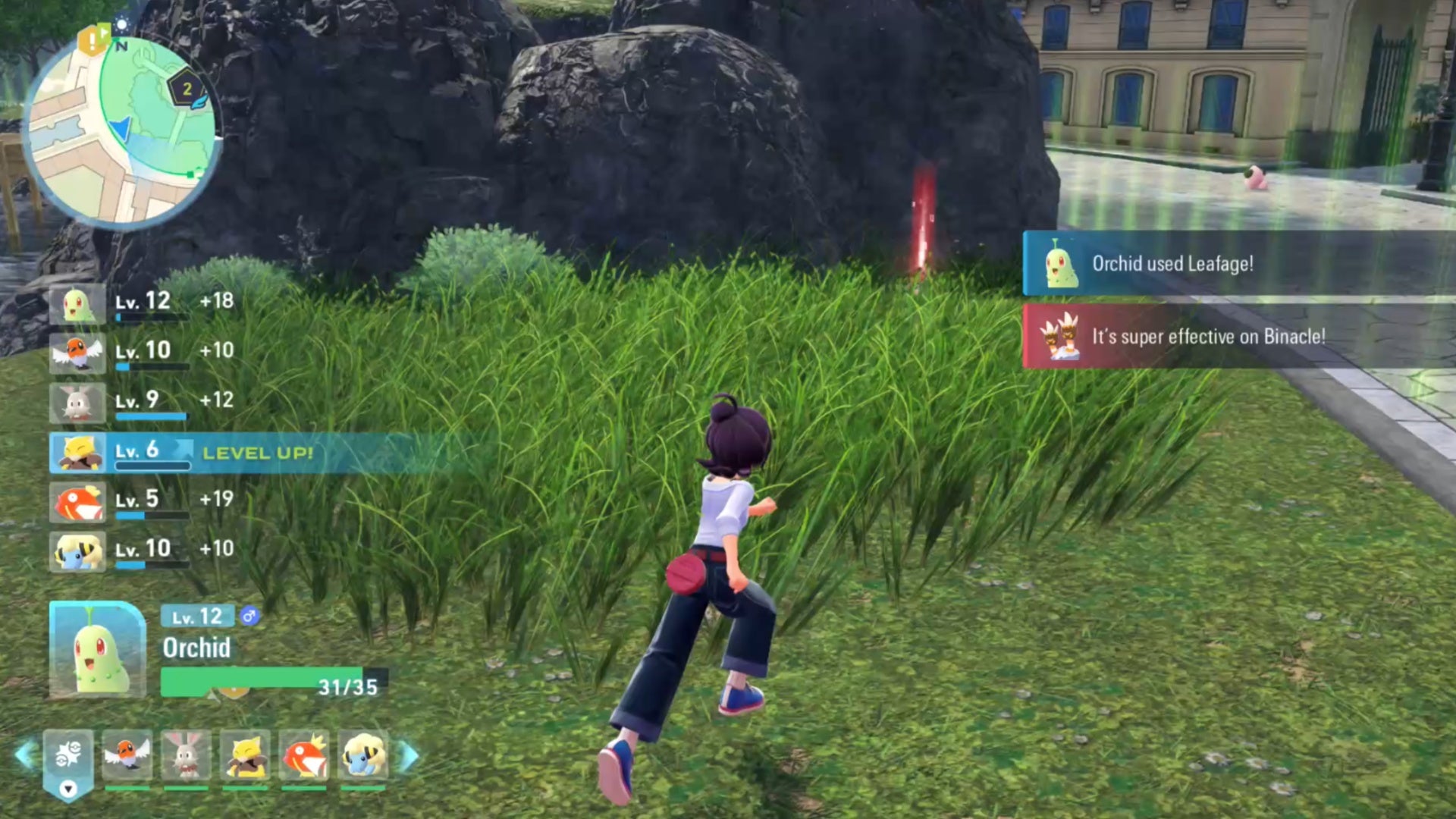Screen dimensions: 1456x819
Task: Open the circular minimap
Action: click(121, 130)
